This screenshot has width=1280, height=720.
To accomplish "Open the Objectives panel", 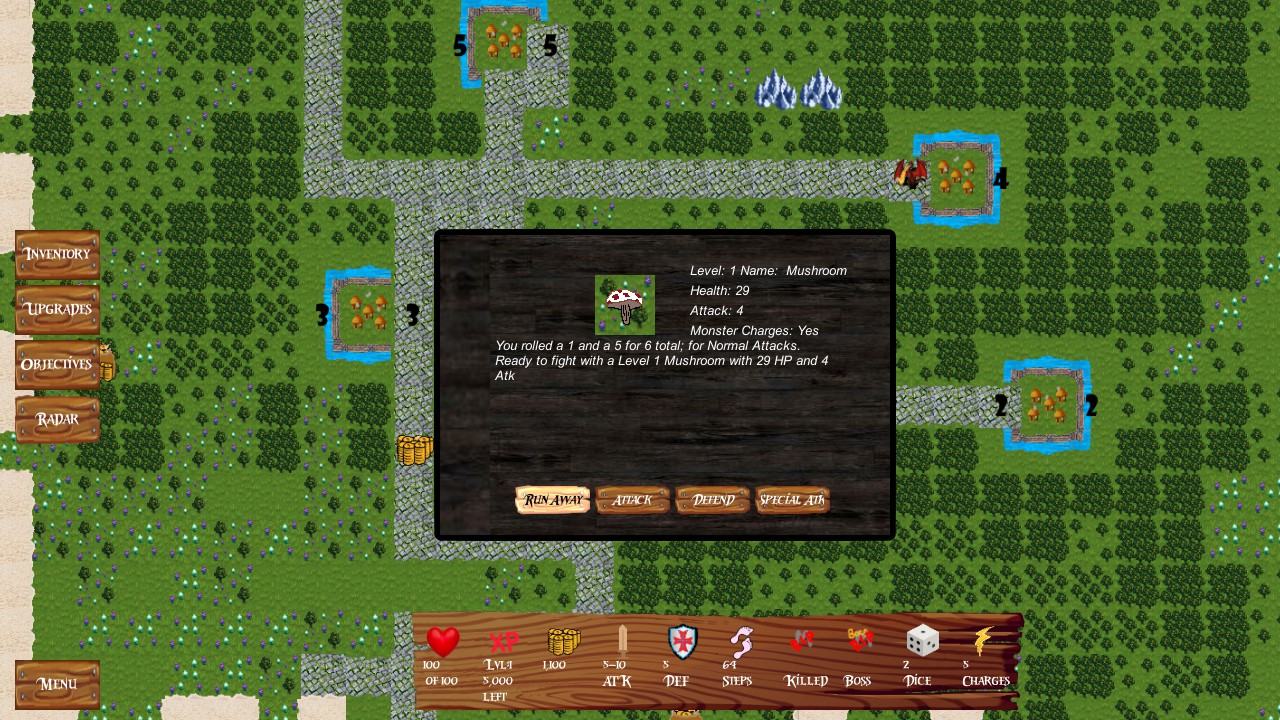I will [x=56, y=364].
